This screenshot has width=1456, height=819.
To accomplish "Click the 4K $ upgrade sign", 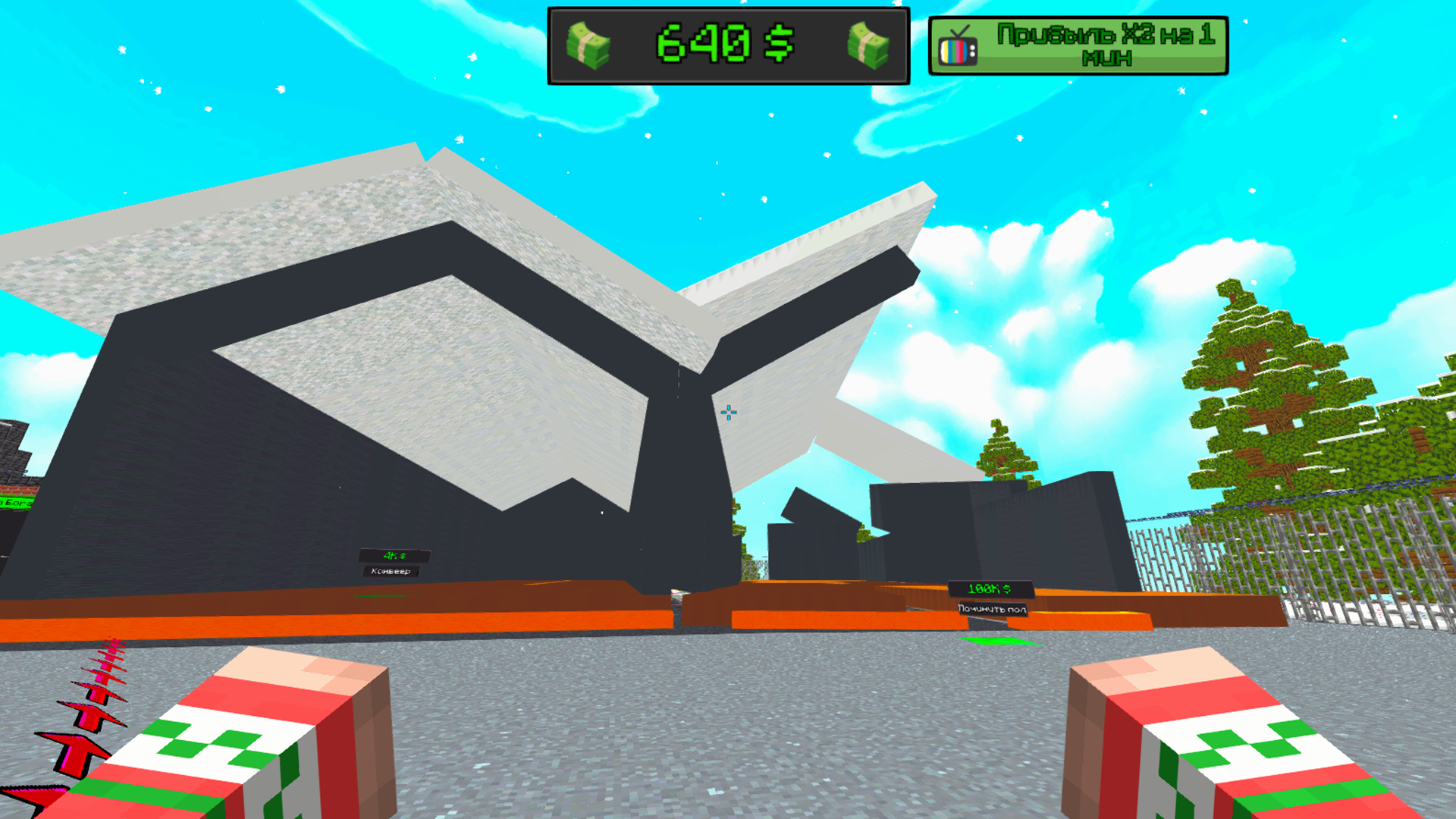I will pyautogui.click(x=393, y=555).
